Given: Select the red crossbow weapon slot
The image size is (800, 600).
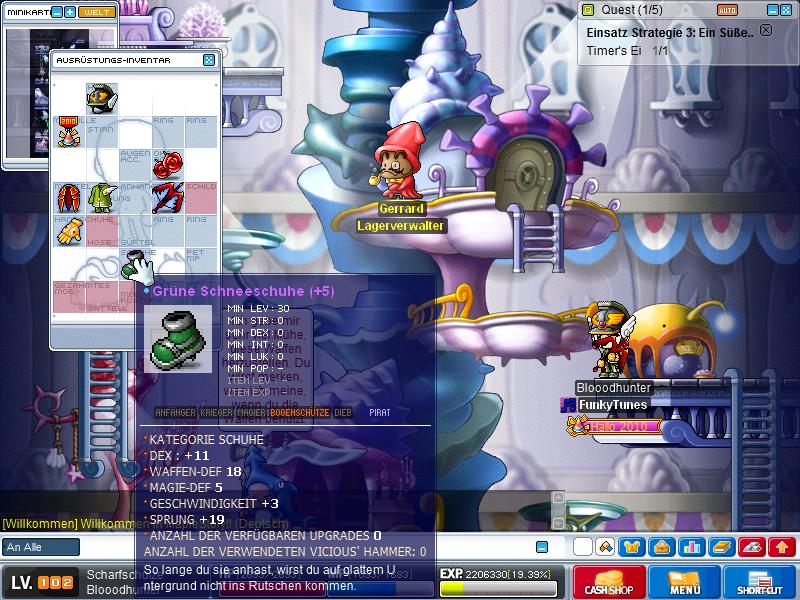Looking at the screenshot, I should [167, 197].
